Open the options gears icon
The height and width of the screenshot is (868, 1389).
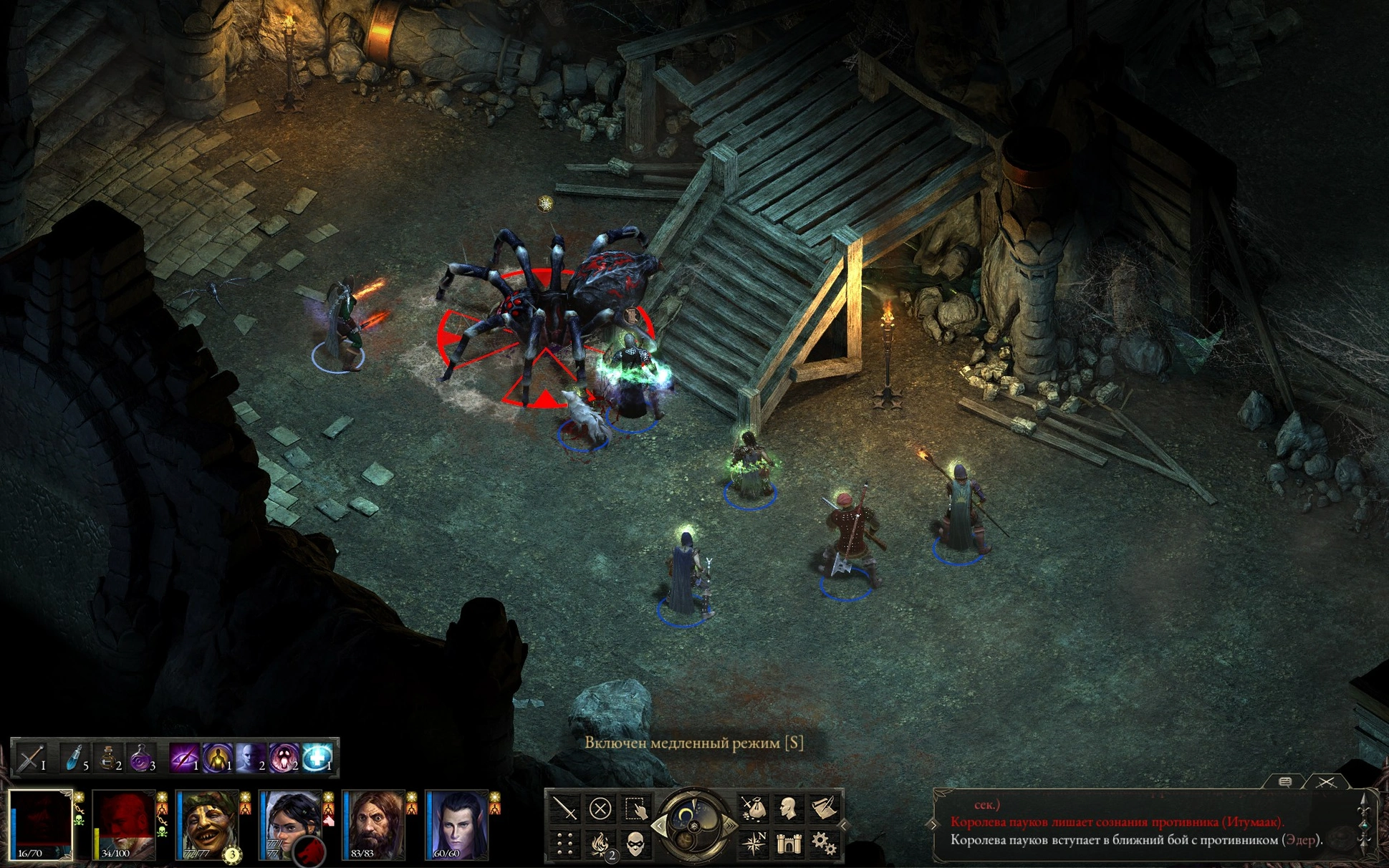pos(824,844)
